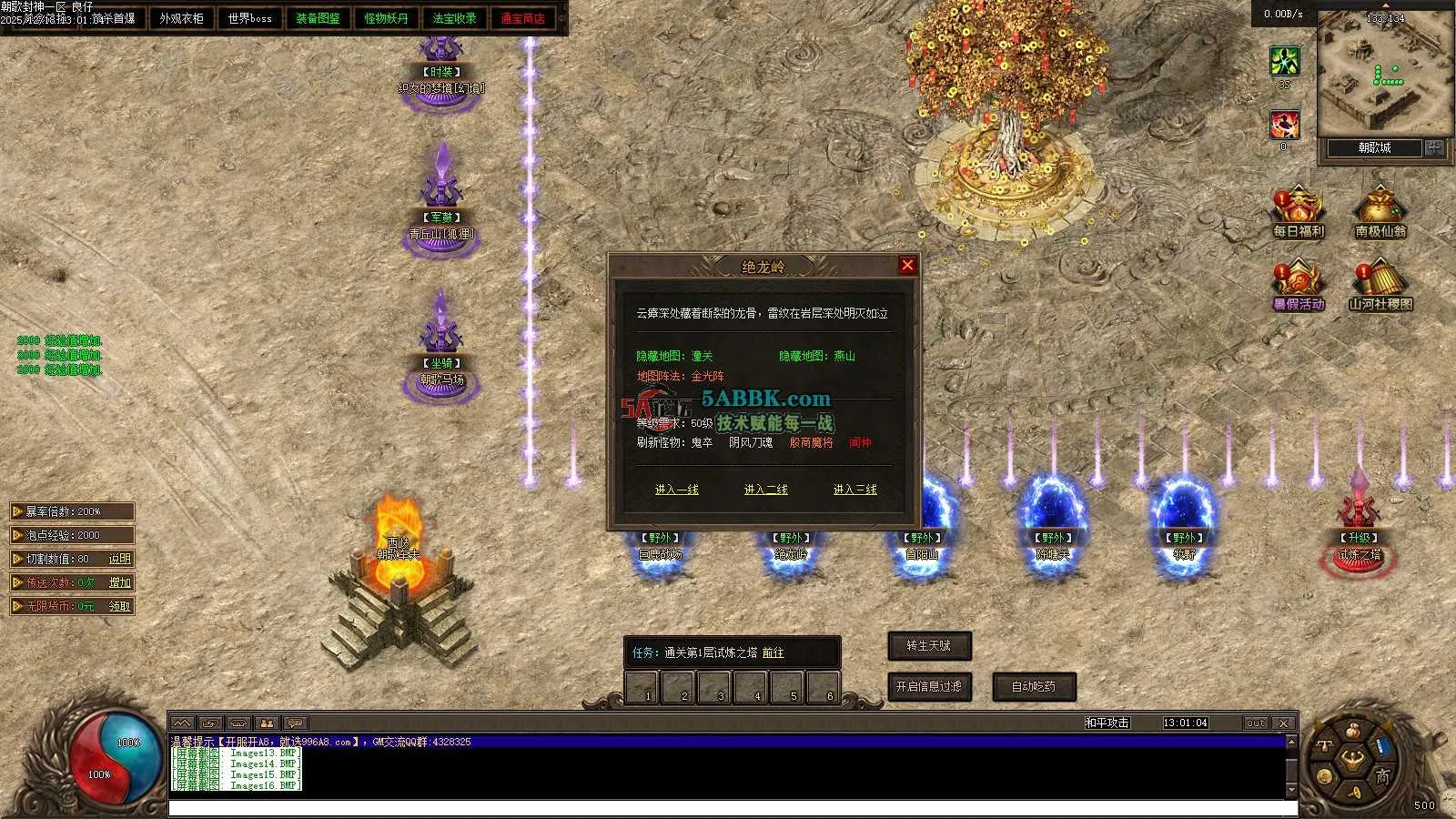Viewport: 1456px width, 819px height.
Task: Open the 暑假活动 summer event
Action: click(1298, 284)
